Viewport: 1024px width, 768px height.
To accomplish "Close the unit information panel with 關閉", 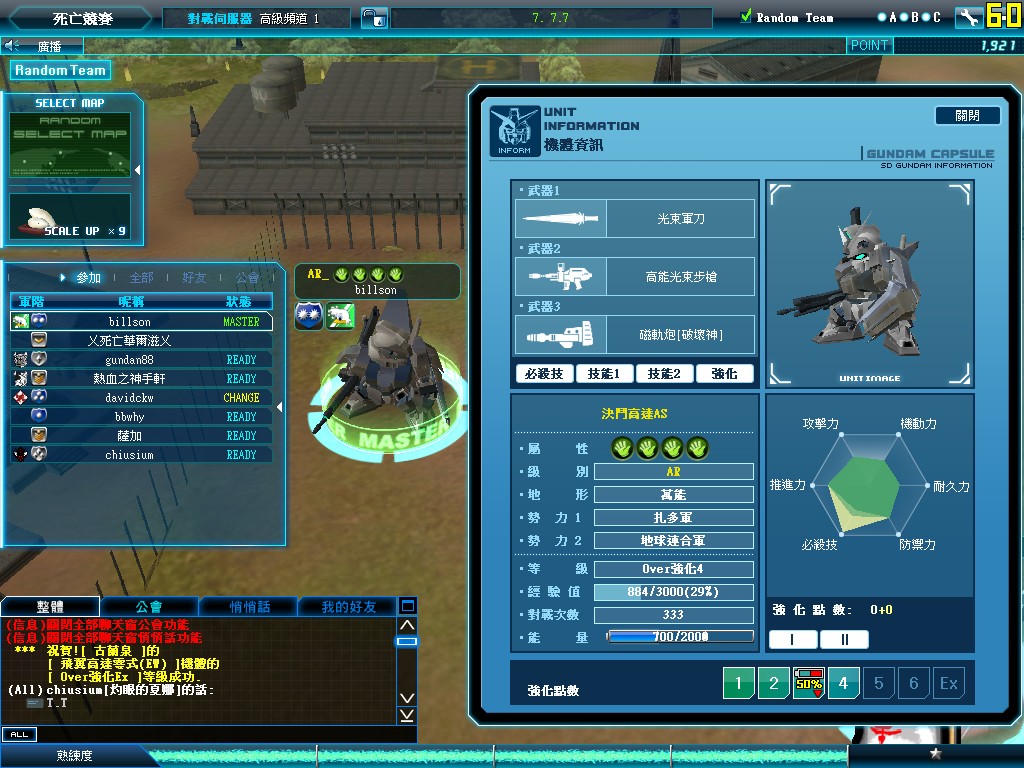I will 967,115.
